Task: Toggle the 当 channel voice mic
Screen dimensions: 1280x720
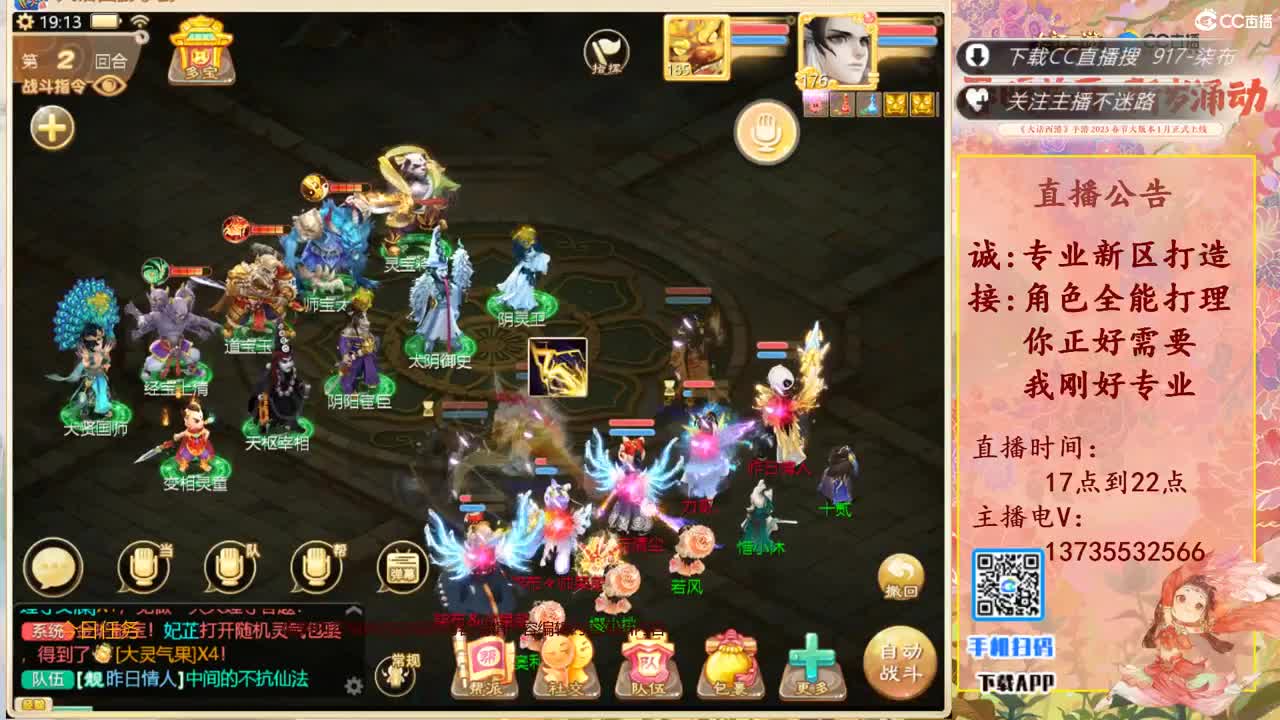Action: (140, 566)
